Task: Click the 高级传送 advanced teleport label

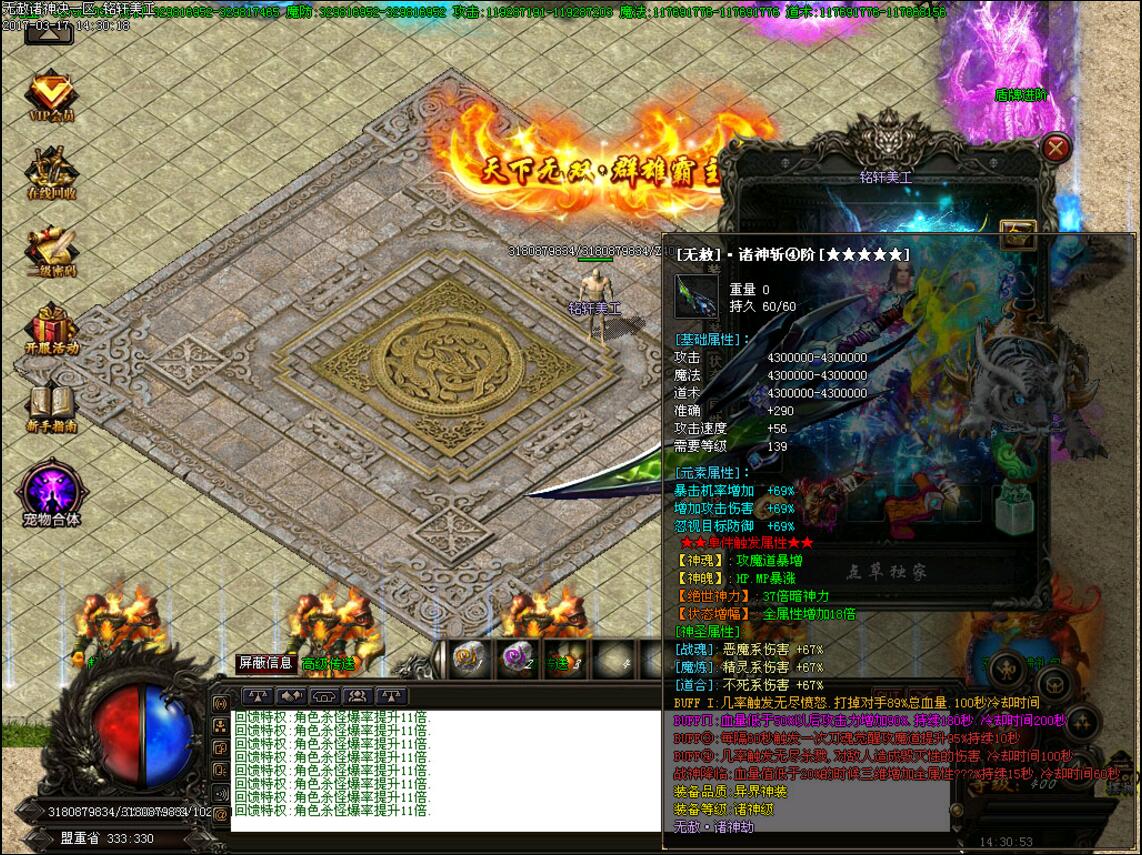Action: 328,662
